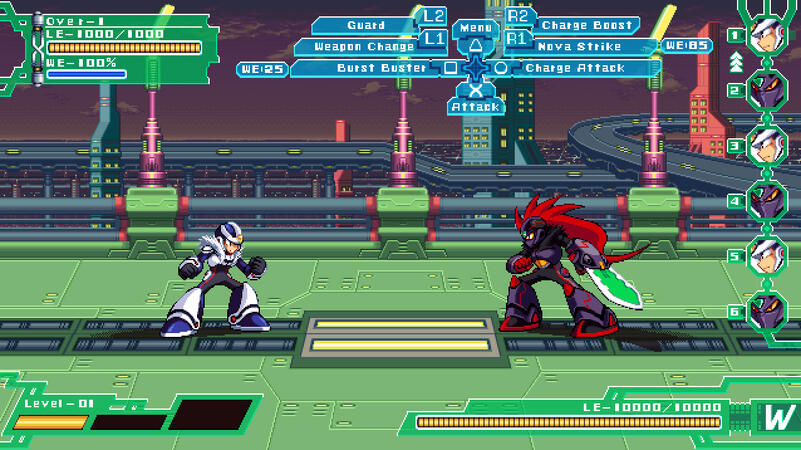Viewport: 801px width, 450px height.
Task: Click turn order portrait number 6
Action: (x=767, y=310)
